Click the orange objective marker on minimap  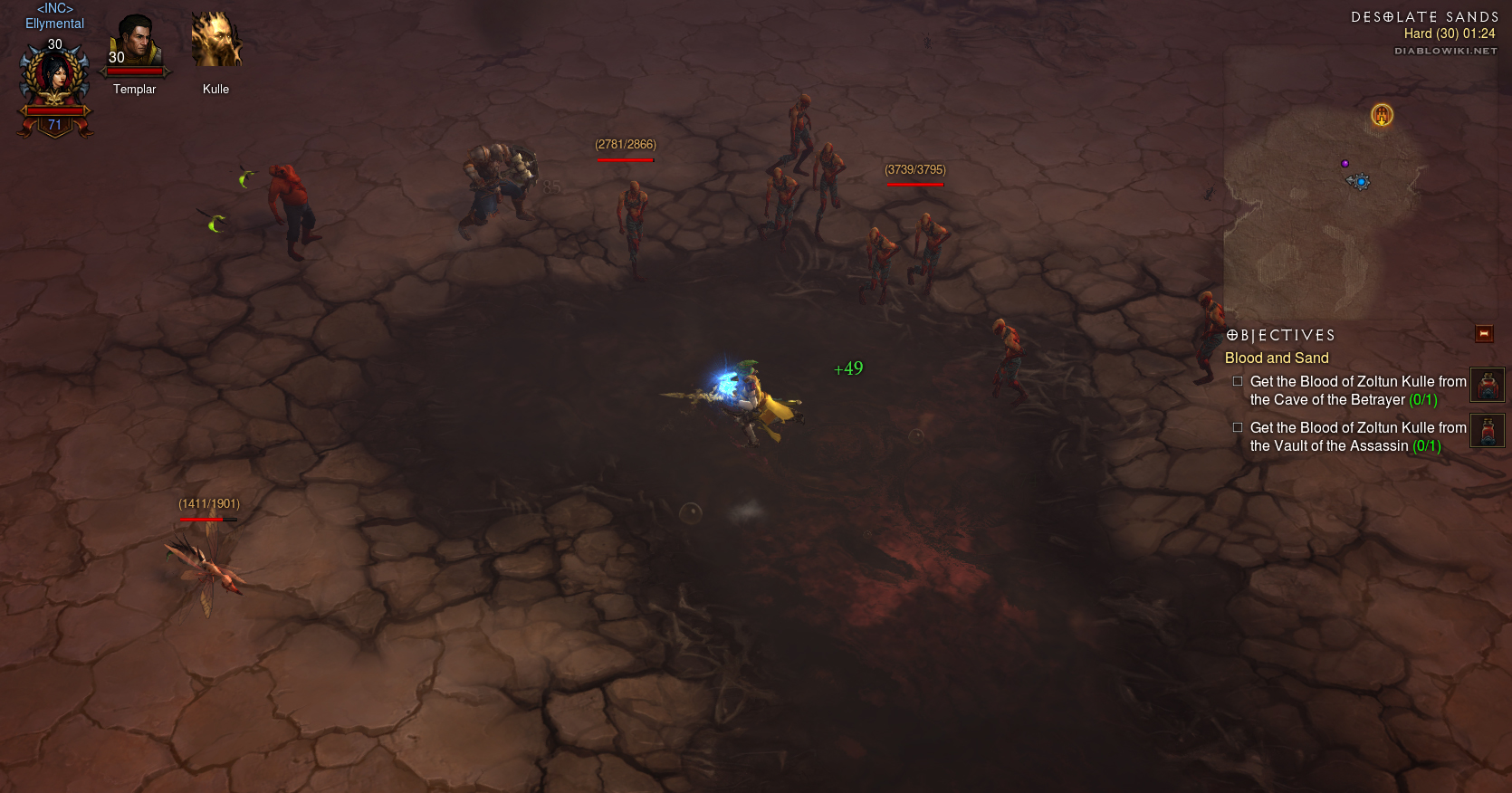1382,115
